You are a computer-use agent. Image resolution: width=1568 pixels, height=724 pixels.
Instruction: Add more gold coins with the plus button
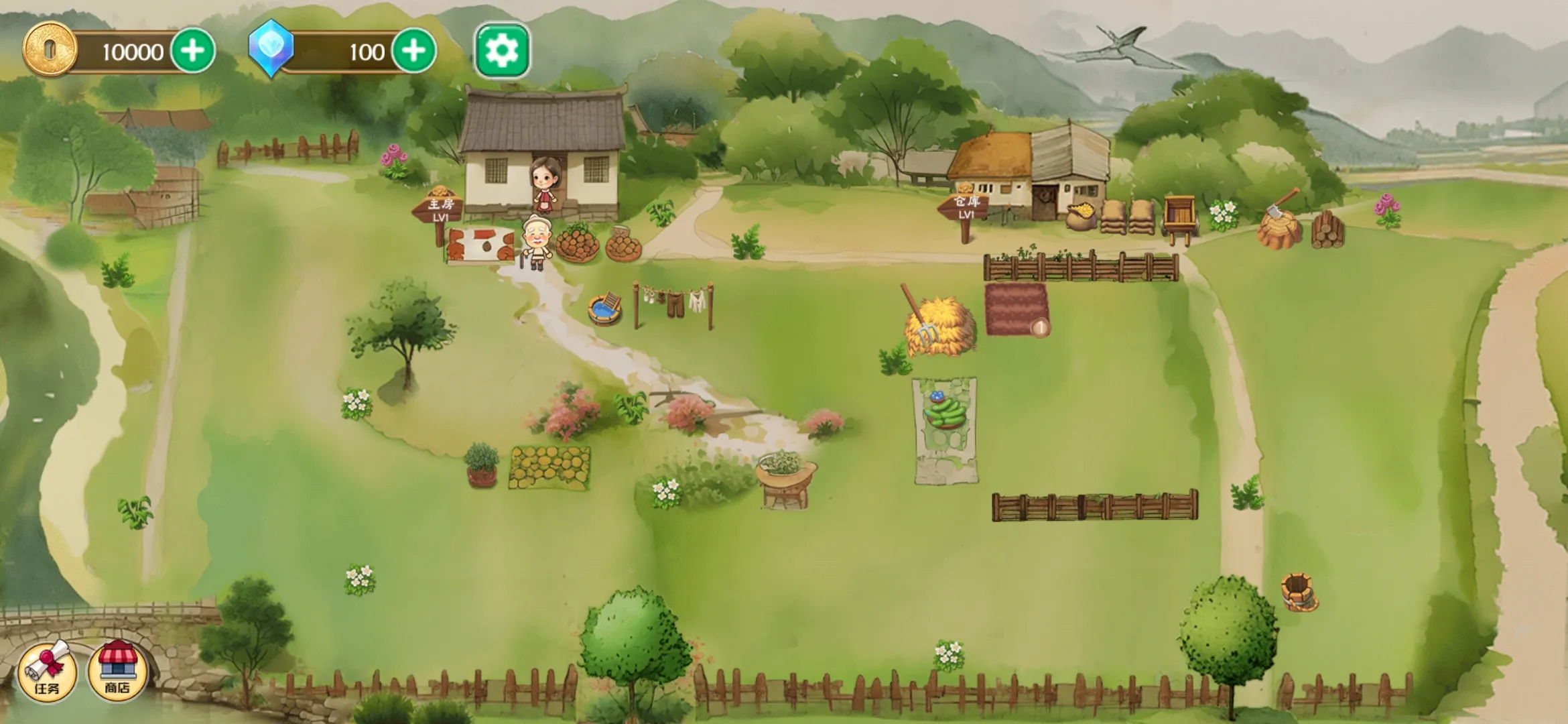click(193, 50)
